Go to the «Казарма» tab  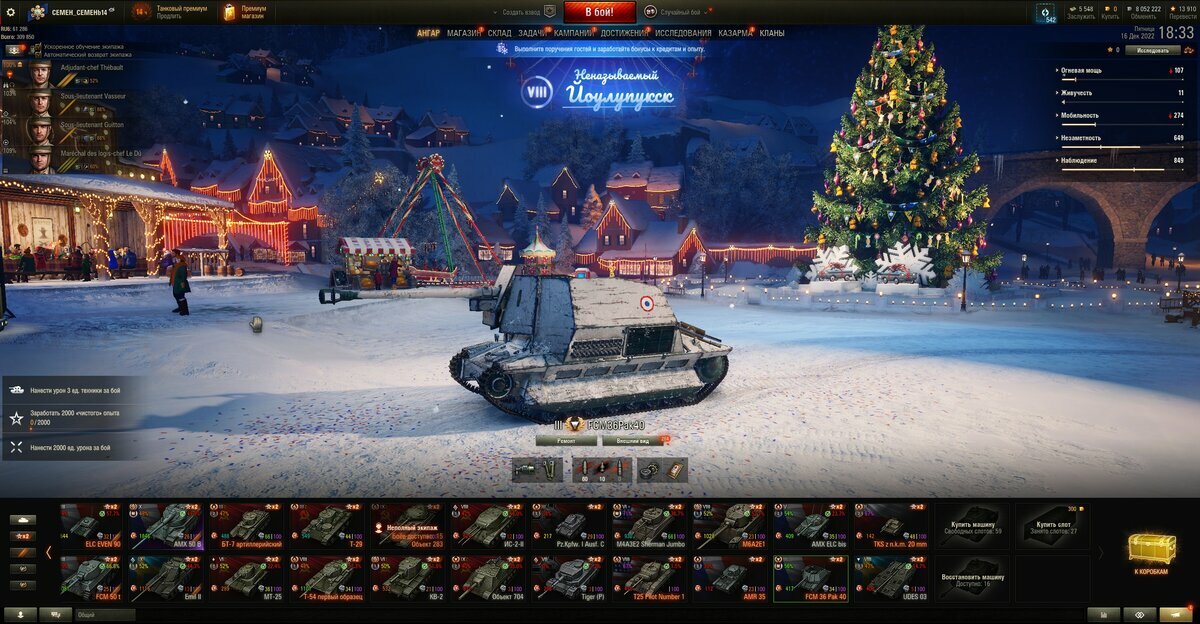(736, 33)
